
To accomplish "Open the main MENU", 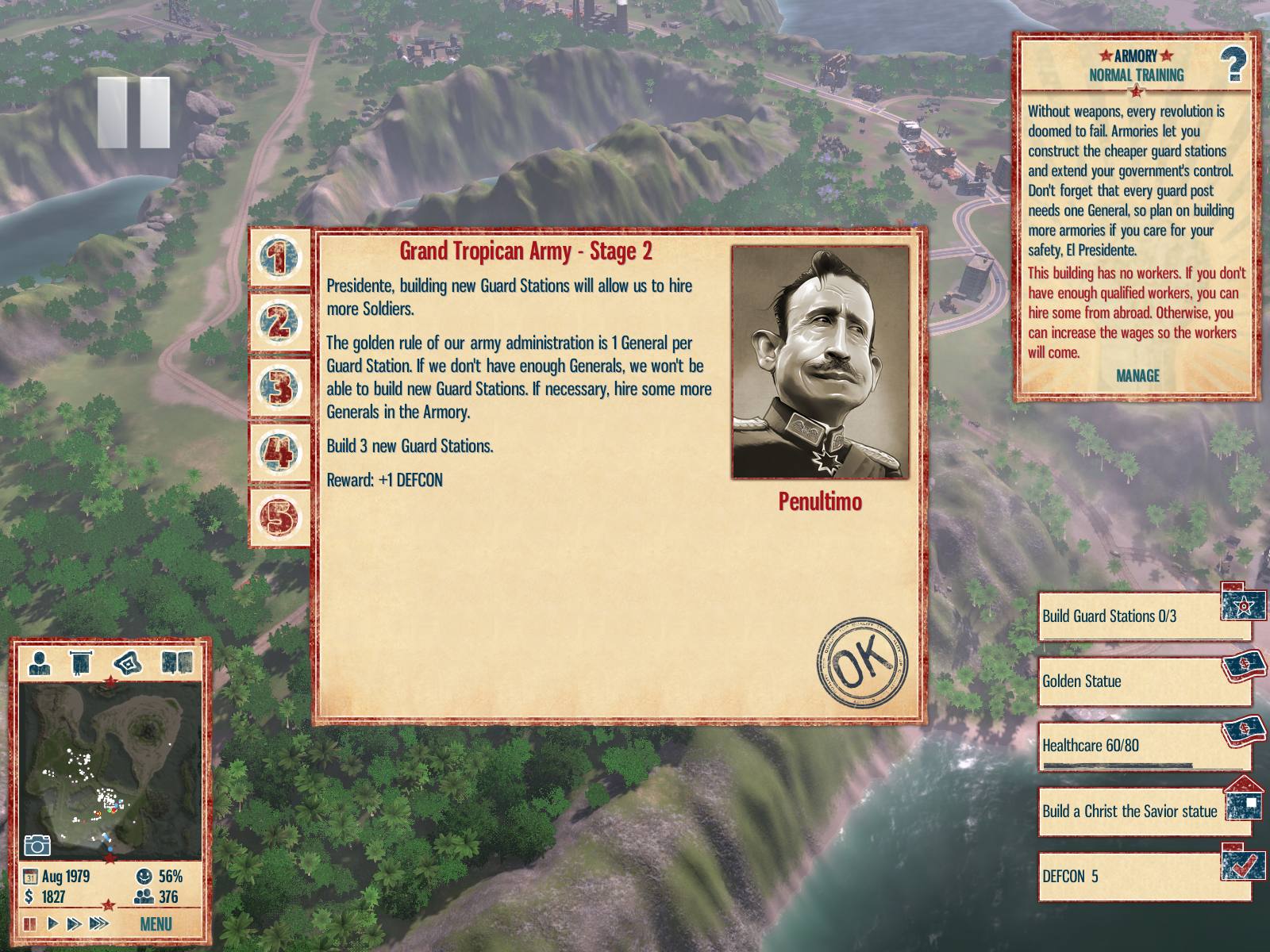I will click(156, 924).
